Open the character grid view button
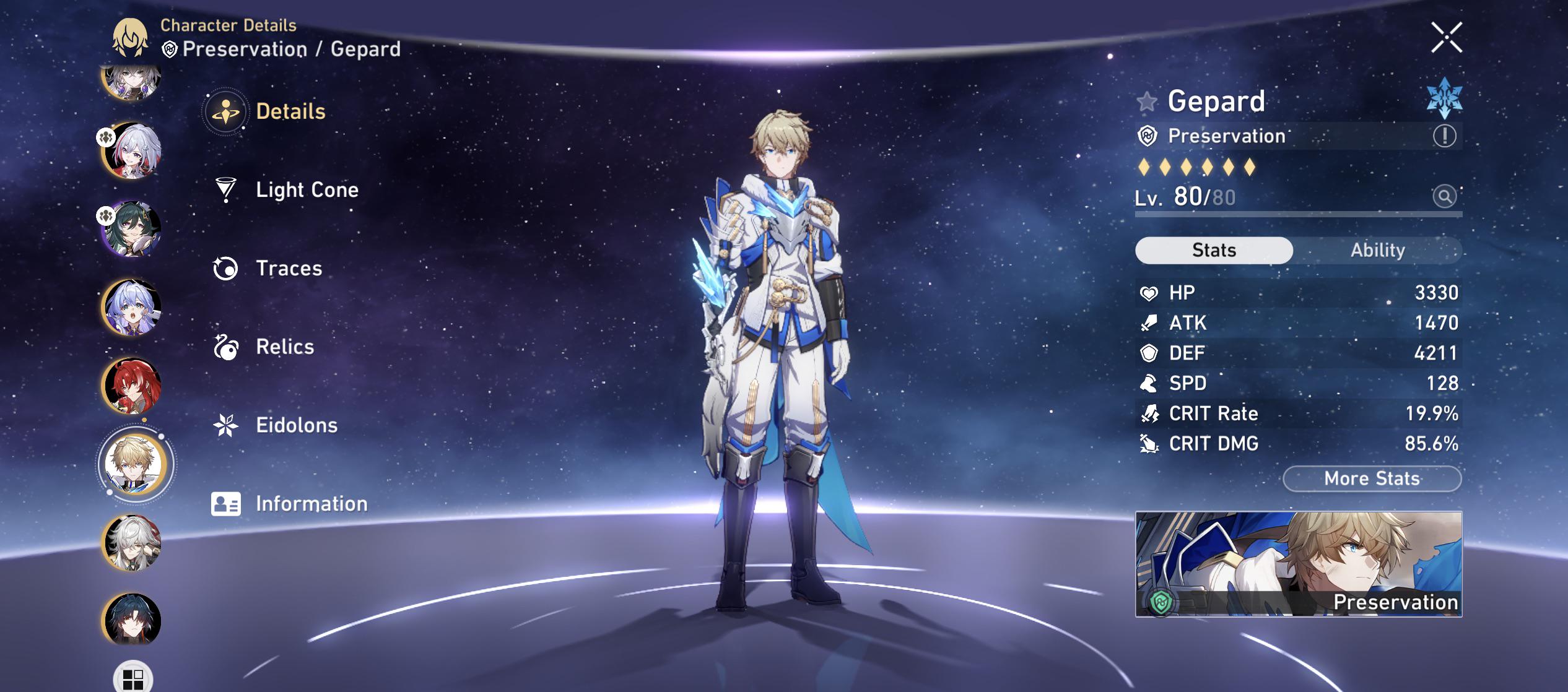Viewport: 1568px width, 692px height. tap(133, 678)
